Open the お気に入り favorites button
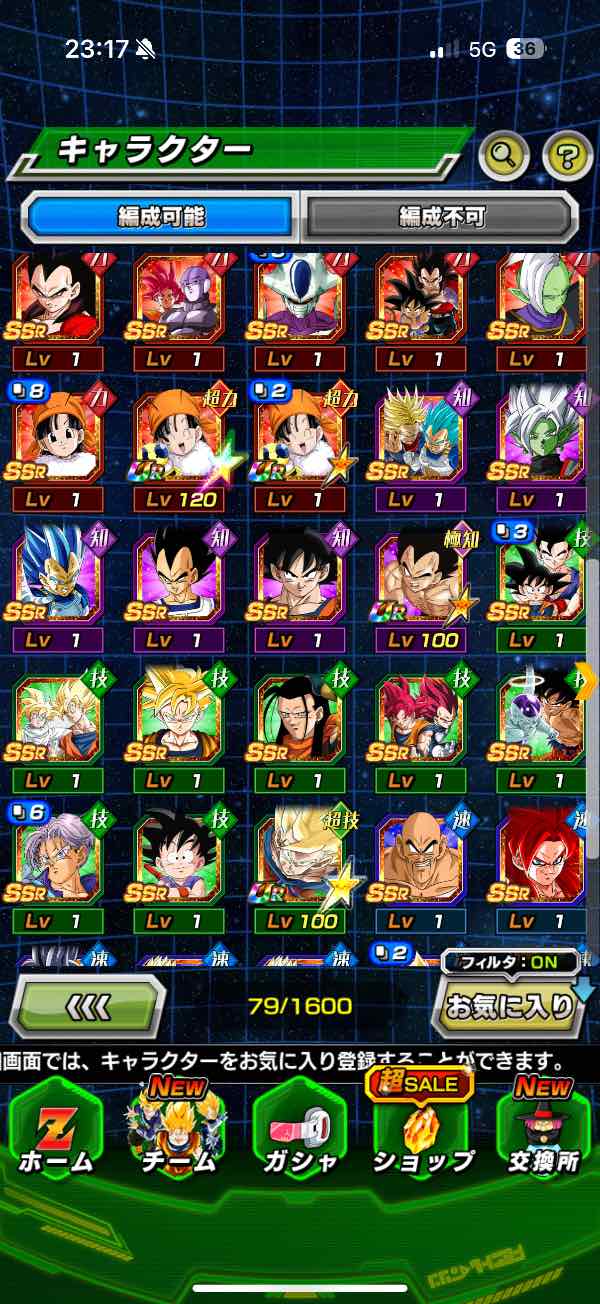 click(510, 1007)
